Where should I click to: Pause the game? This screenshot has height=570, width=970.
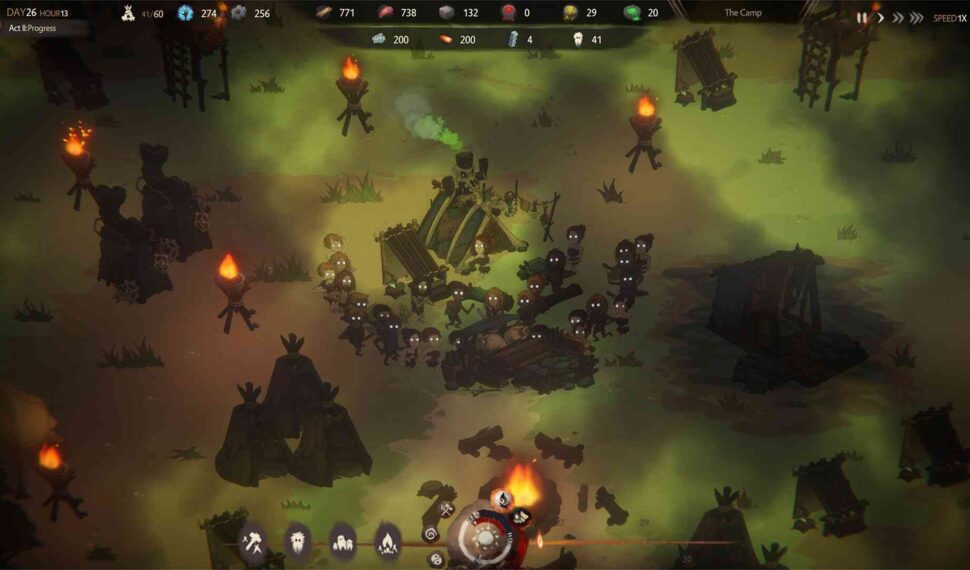861,17
